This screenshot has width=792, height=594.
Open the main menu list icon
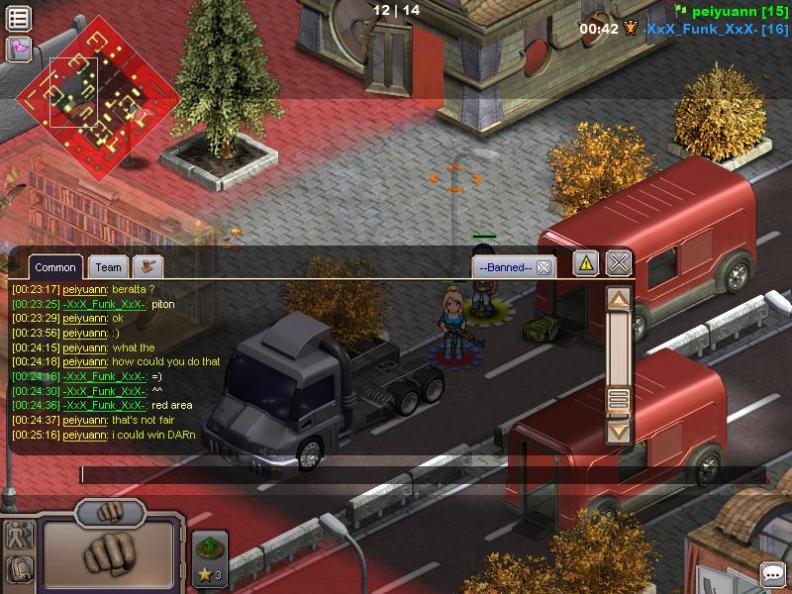[19, 18]
